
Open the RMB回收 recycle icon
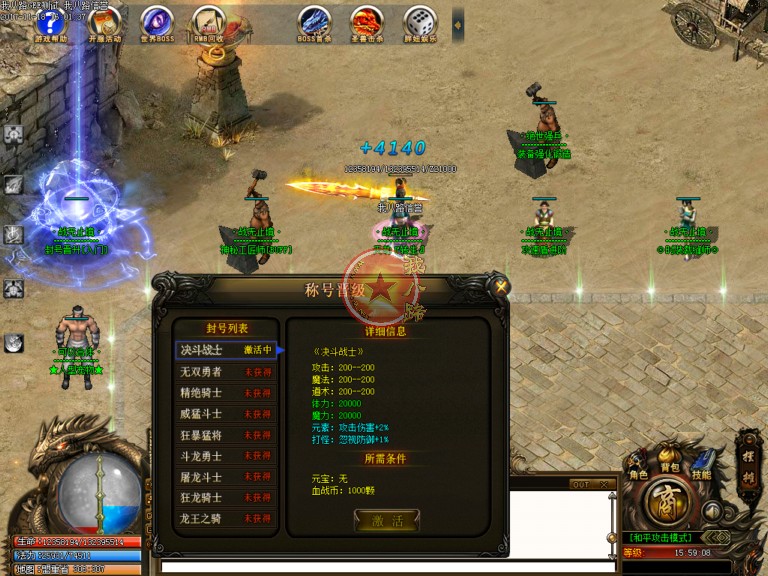point(208,22)
